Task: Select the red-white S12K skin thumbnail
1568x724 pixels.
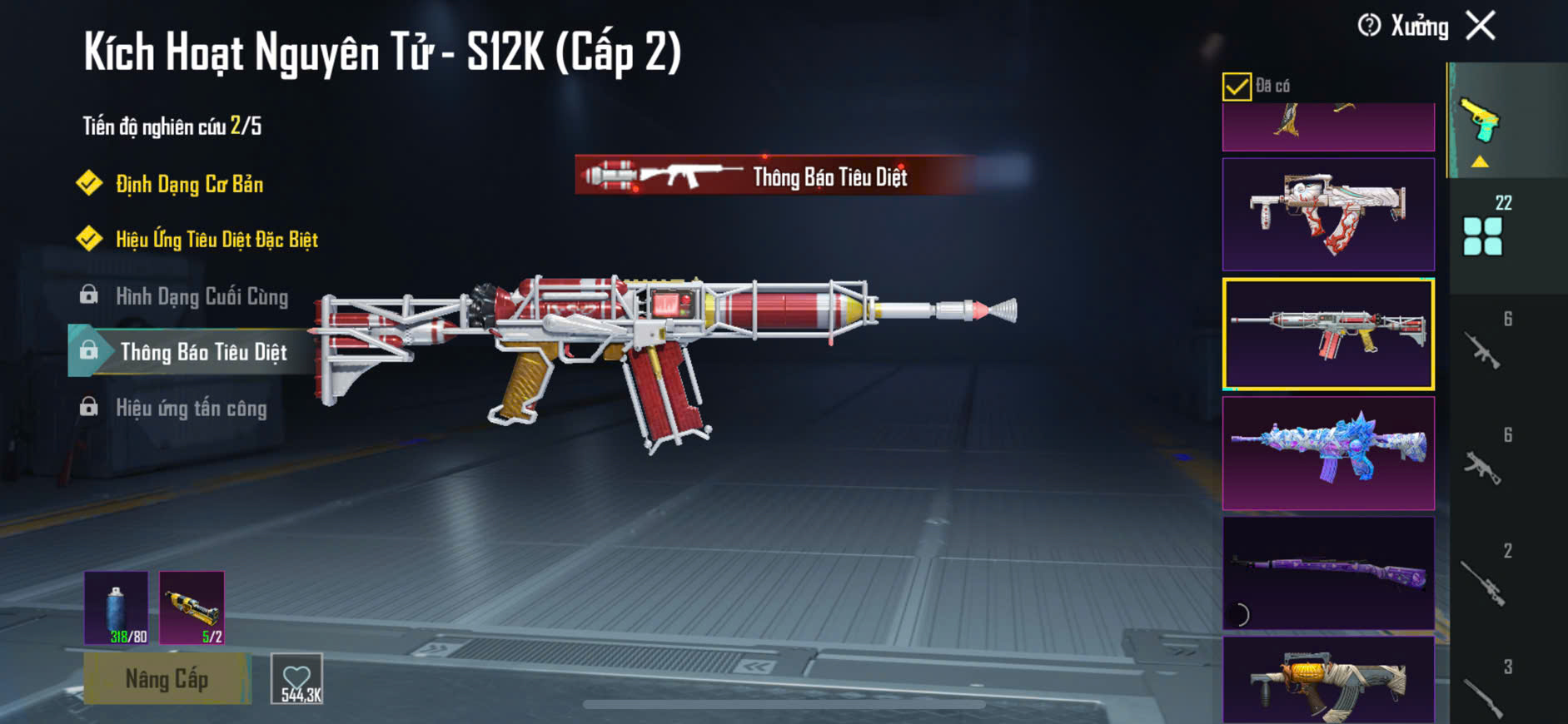Action: 1328,334
